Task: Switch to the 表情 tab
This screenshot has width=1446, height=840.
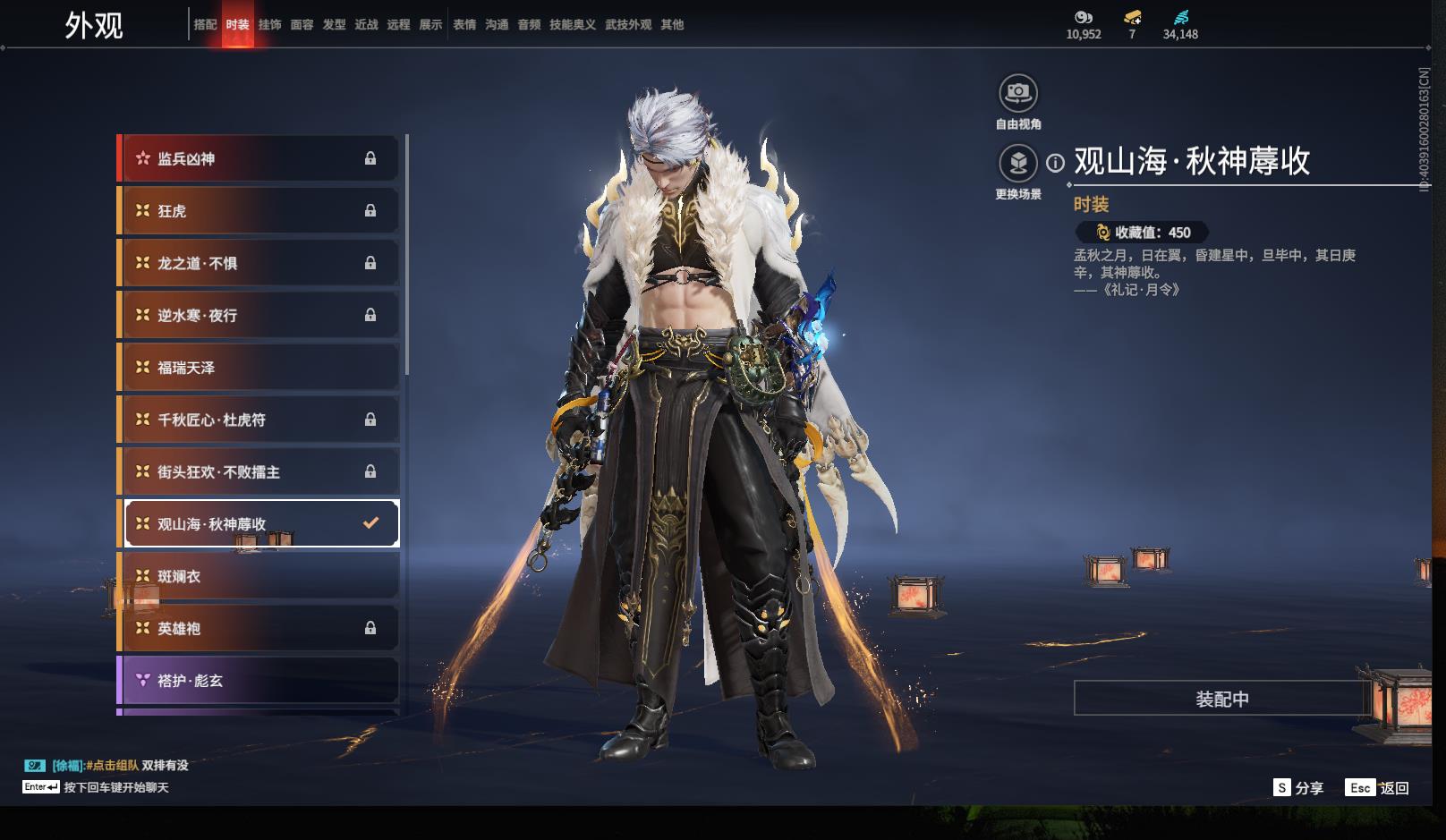Action: (464, 25)
